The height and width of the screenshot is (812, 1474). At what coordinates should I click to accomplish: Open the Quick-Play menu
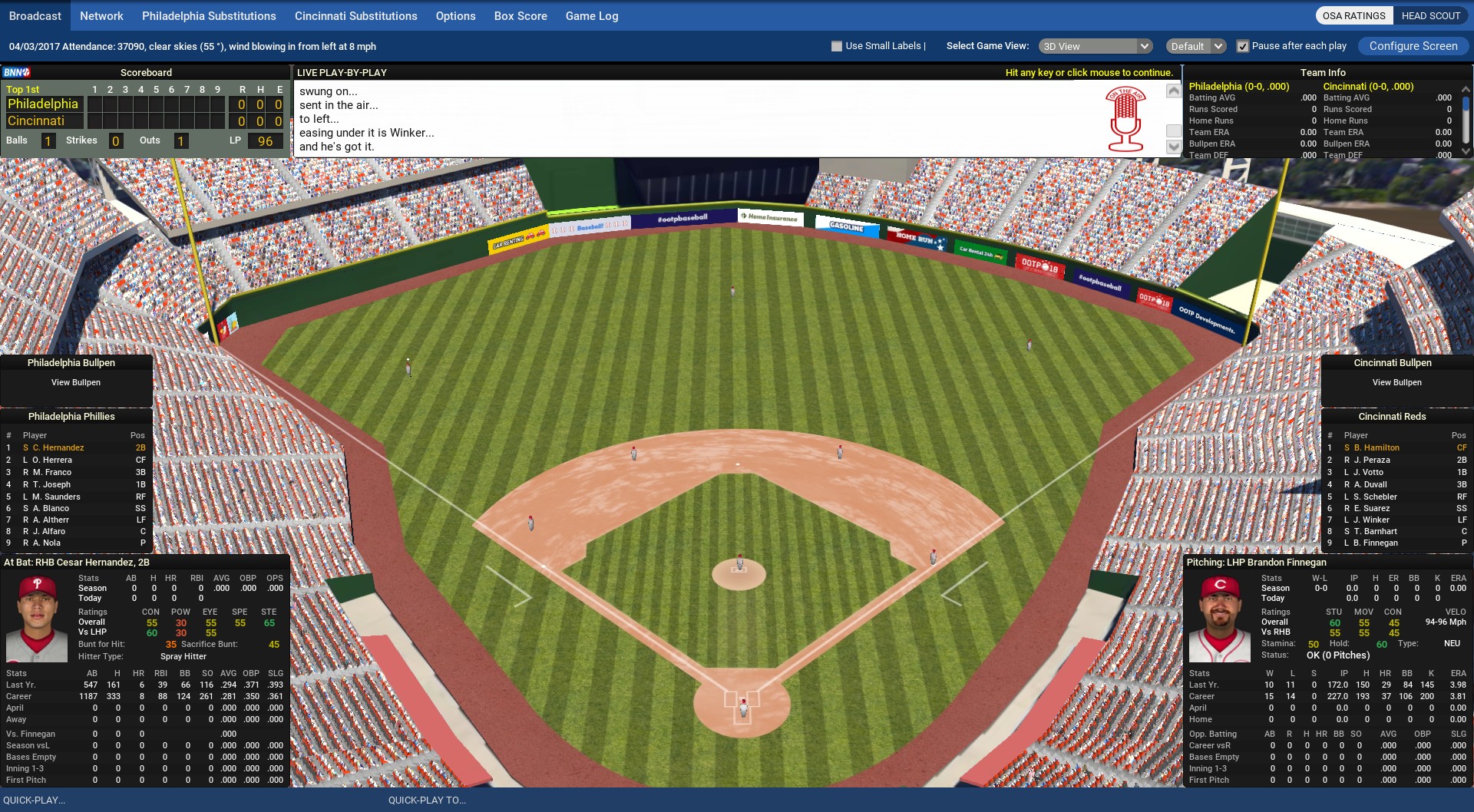35,800
